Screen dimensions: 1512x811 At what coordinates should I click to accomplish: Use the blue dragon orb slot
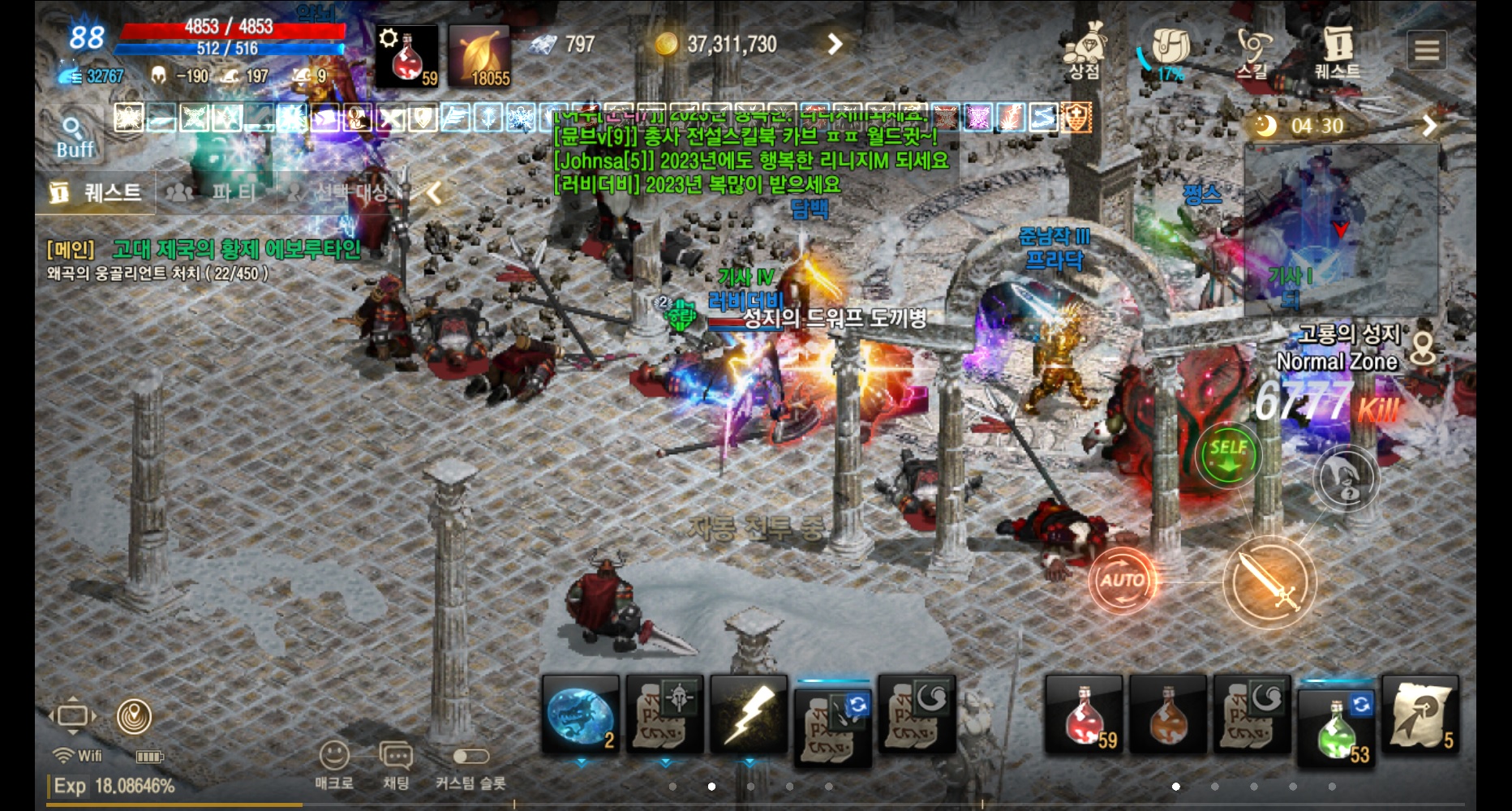(581, 715)
